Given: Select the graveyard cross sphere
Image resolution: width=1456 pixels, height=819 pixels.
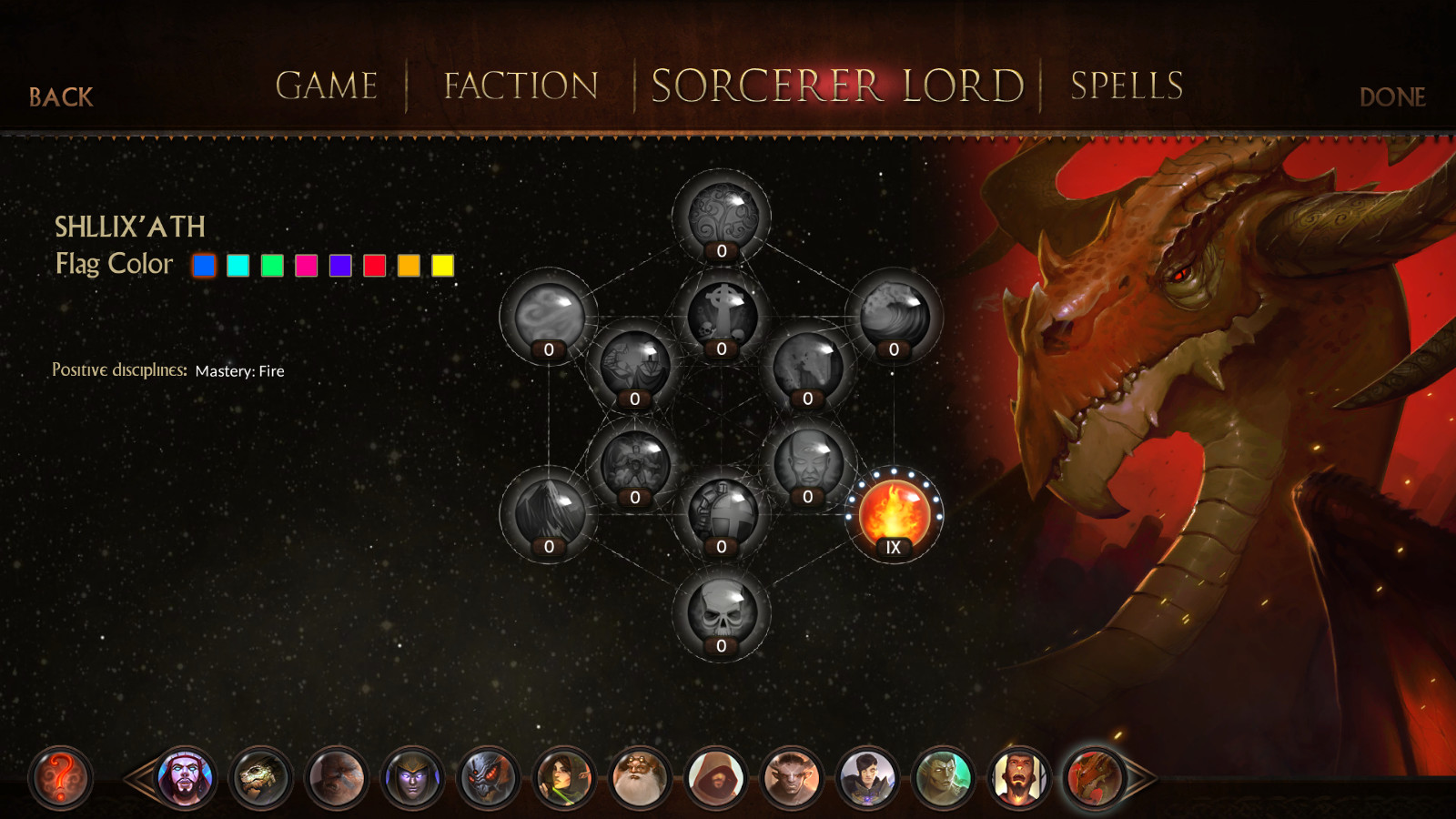Looking at the screenshot, I should (722, 314).
